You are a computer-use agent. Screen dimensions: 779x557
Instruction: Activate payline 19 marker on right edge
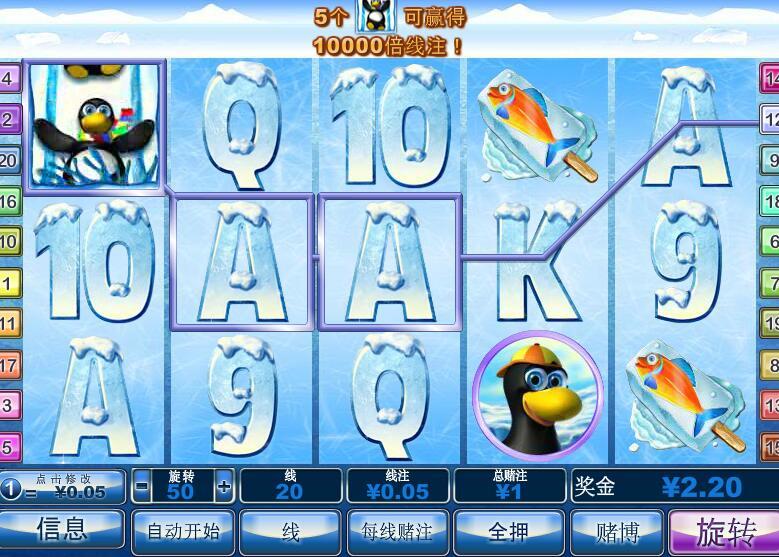[770, 323]
